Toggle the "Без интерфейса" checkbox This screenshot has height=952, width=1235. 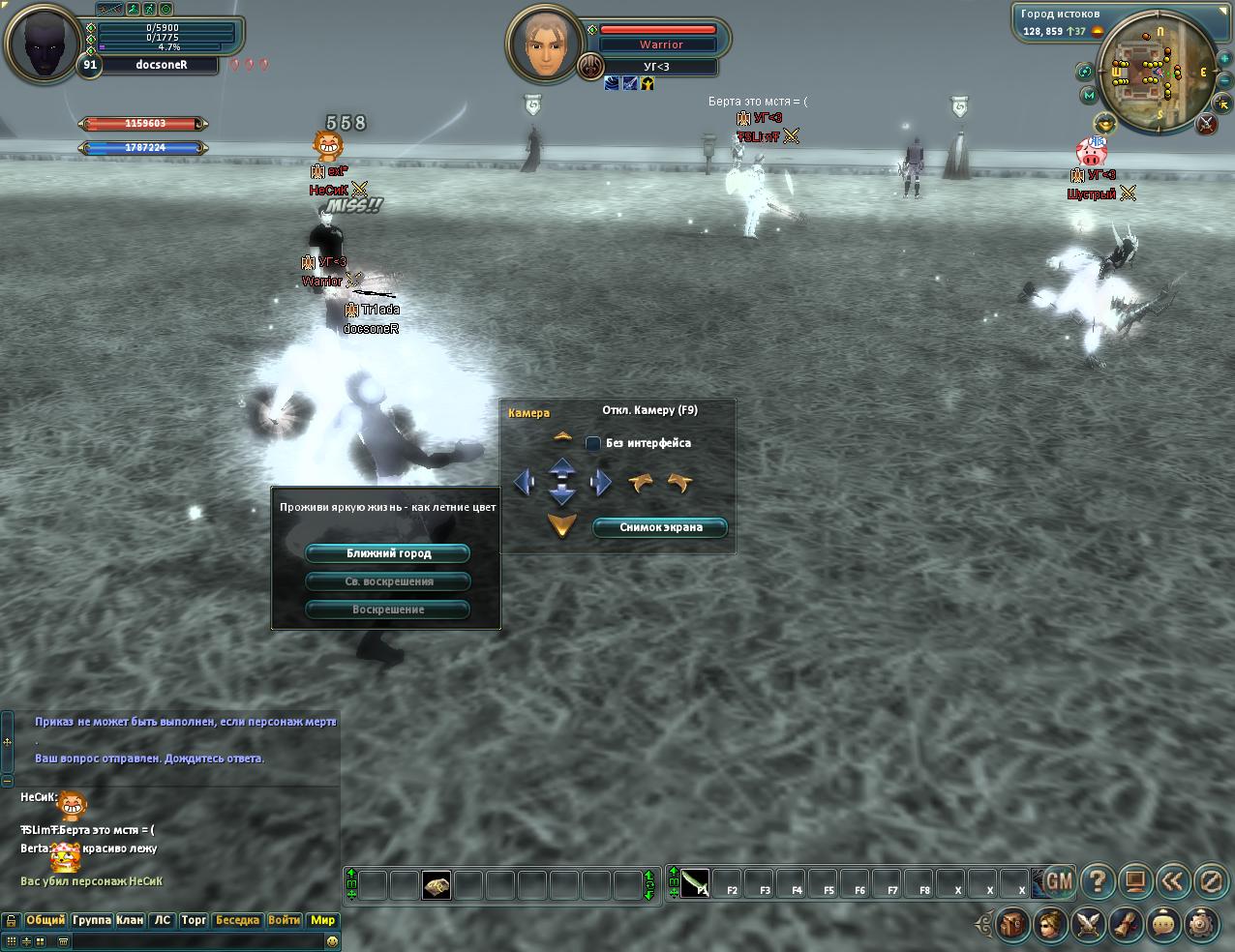click(593, 443)
